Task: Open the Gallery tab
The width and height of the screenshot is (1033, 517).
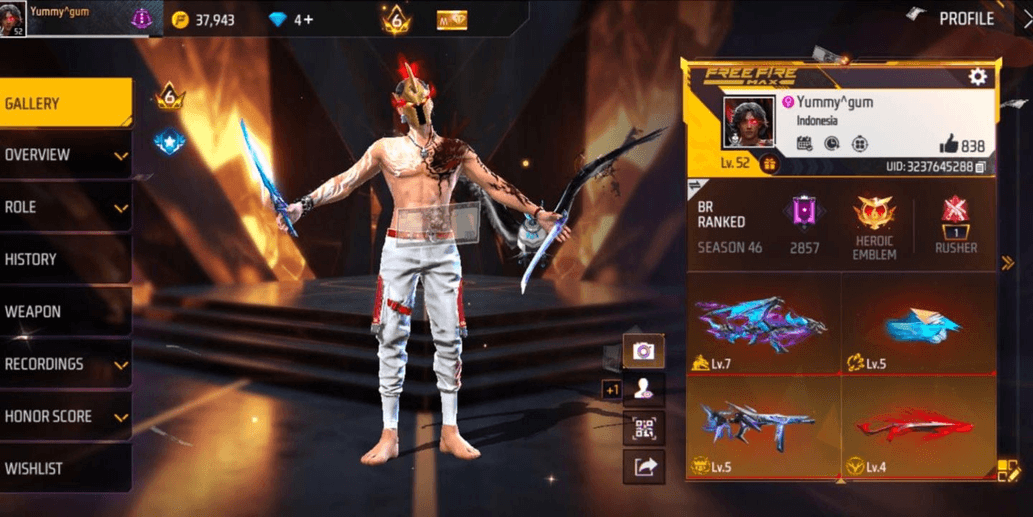Action: pyautogui.click(x=65, y=103)
